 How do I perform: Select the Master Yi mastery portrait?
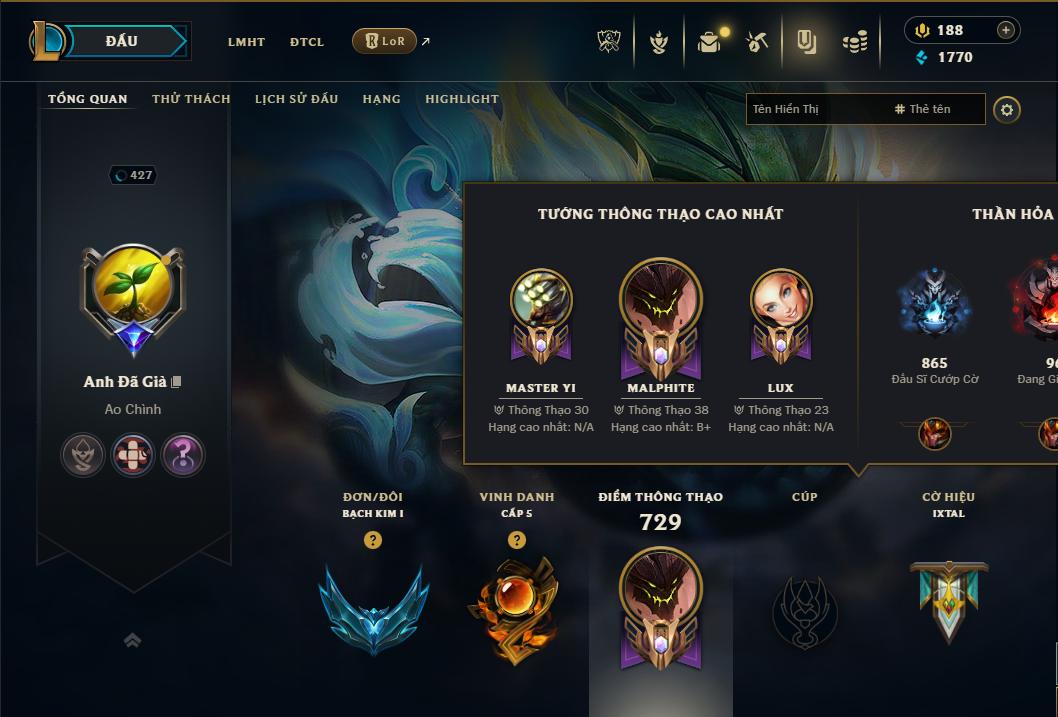[541, 313]
